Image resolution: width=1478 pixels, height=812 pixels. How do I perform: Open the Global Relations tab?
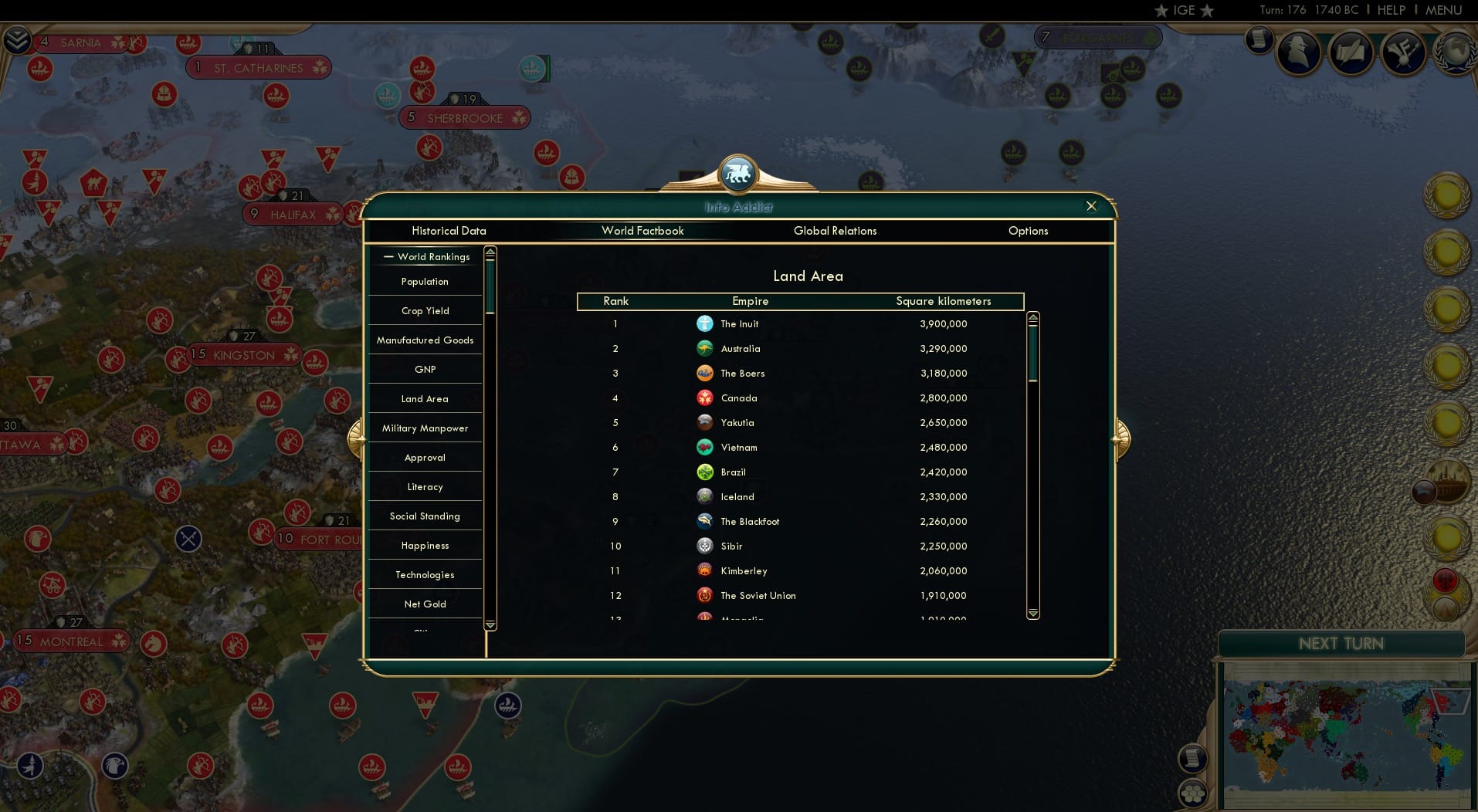point(835,231)
